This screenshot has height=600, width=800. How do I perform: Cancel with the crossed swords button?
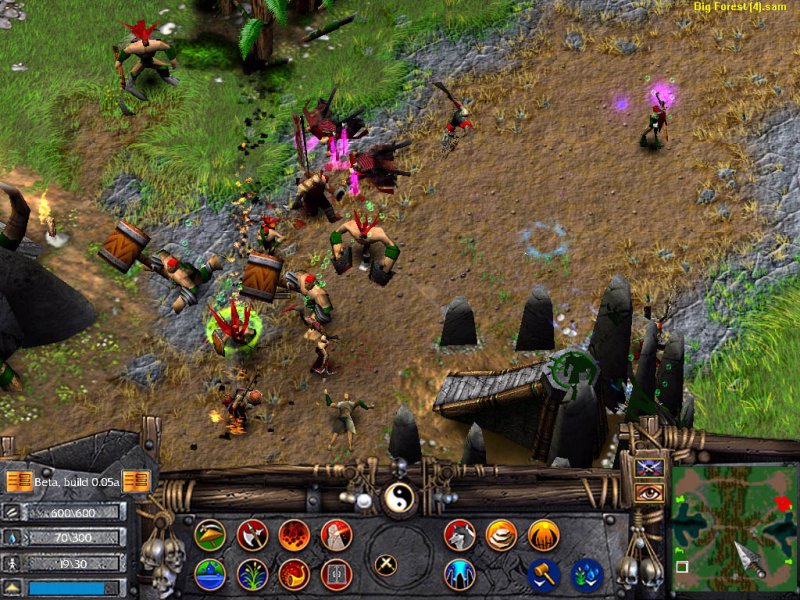(385, 564)
